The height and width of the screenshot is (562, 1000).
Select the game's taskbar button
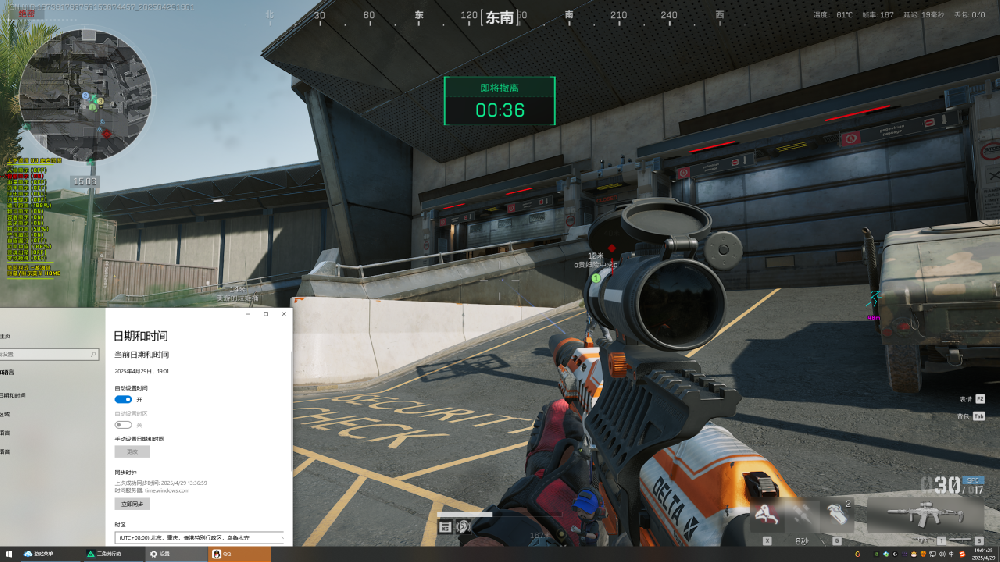(110, 553)
